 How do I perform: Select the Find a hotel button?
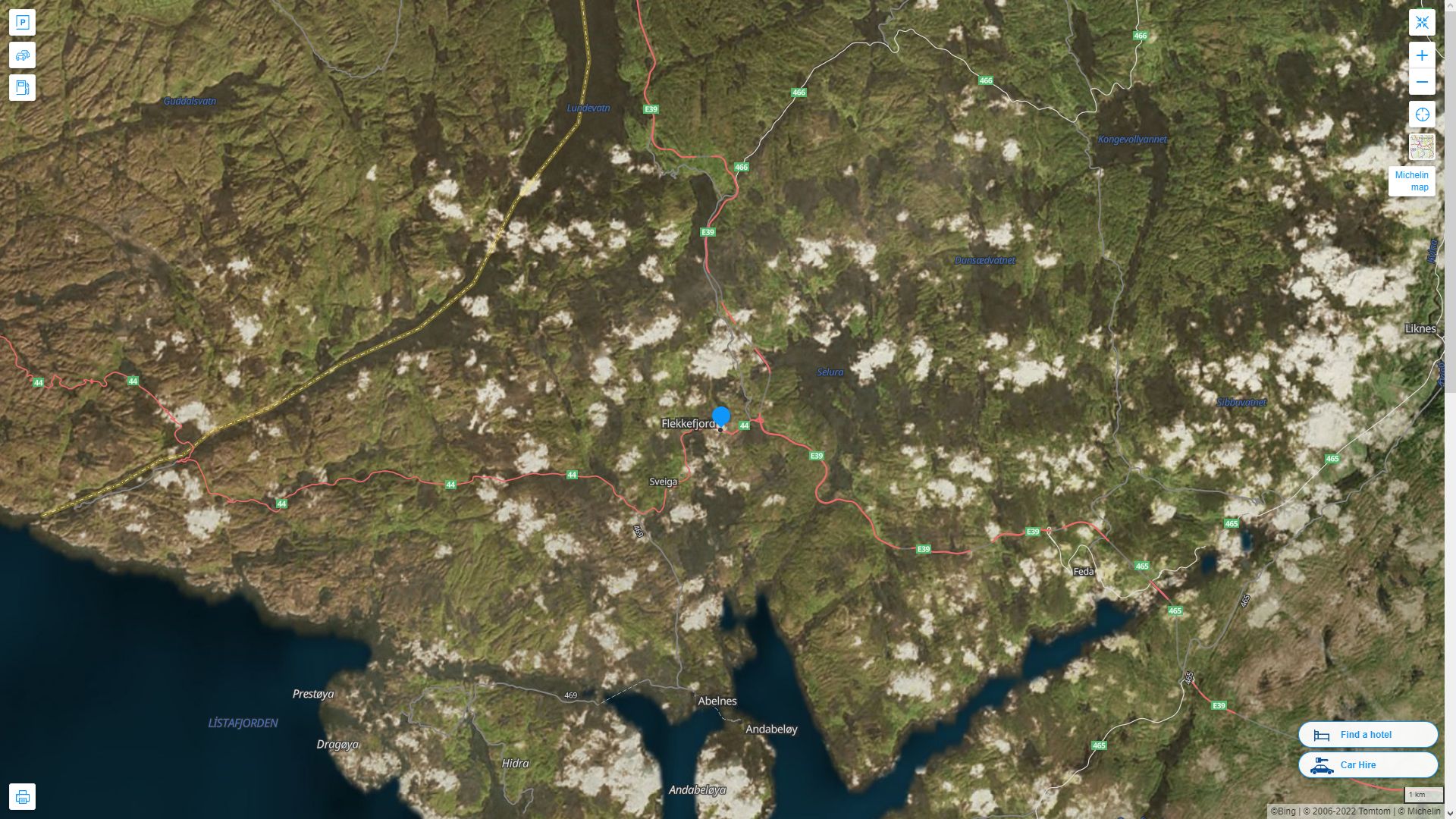1368,734
